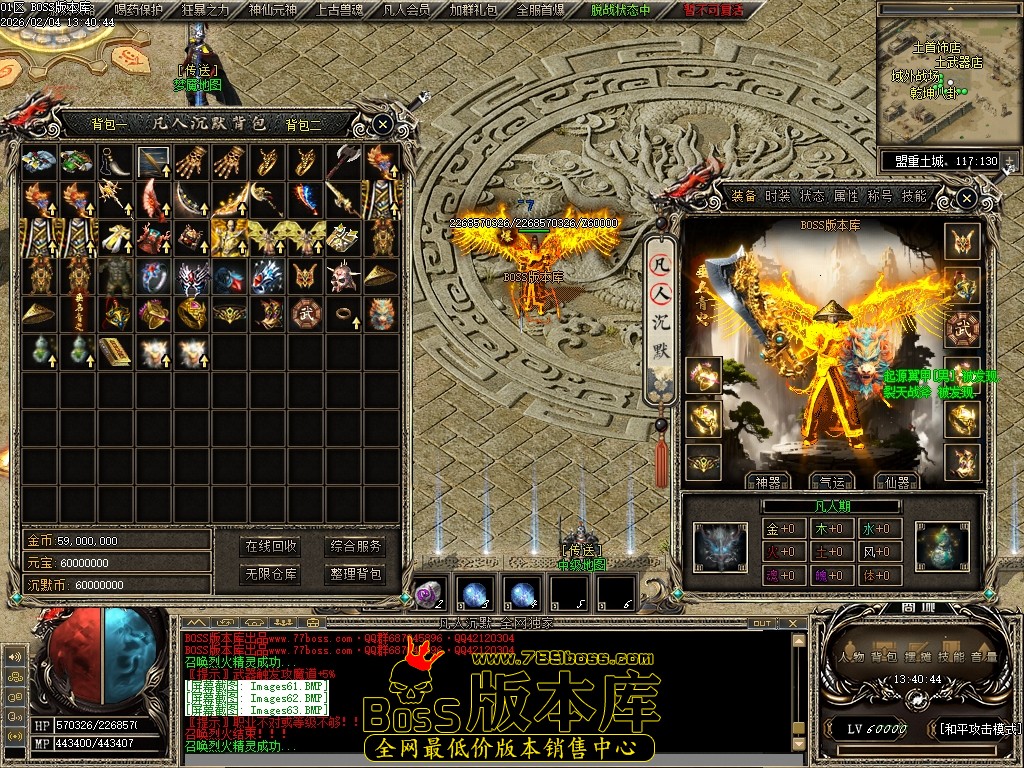
Task: Open the 无限仓库 unlimited warehouse
Action: (271, 574)
